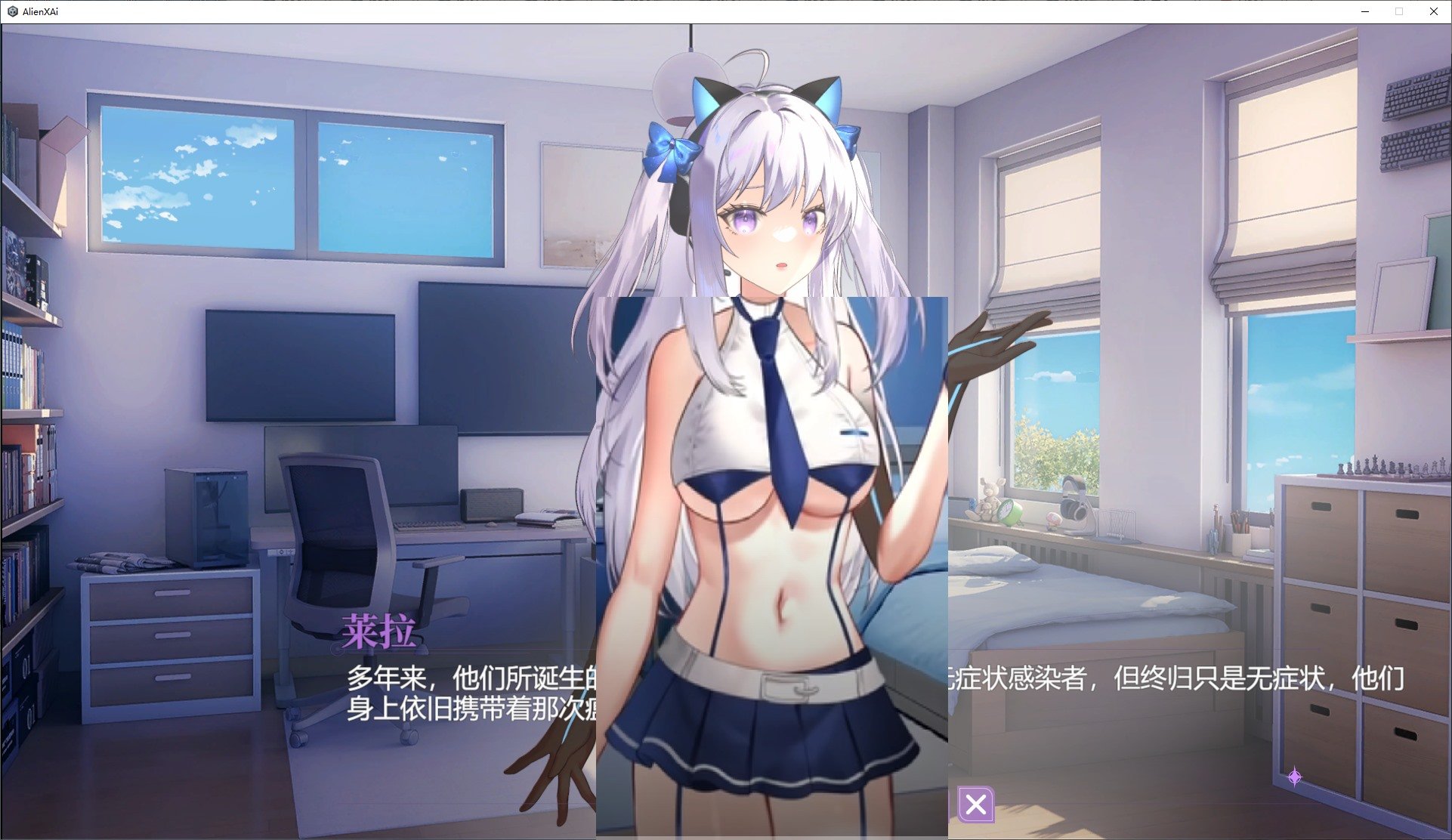Tap the enlarged outfit preview image

coord(771,567)
